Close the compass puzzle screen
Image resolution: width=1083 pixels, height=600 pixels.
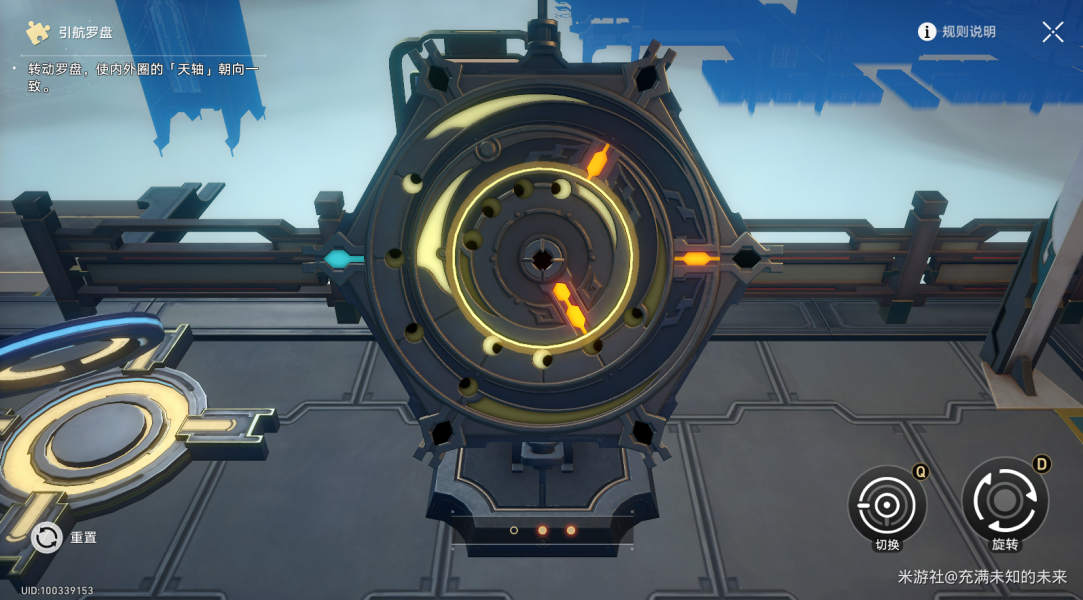click(x=1052, y=32)
